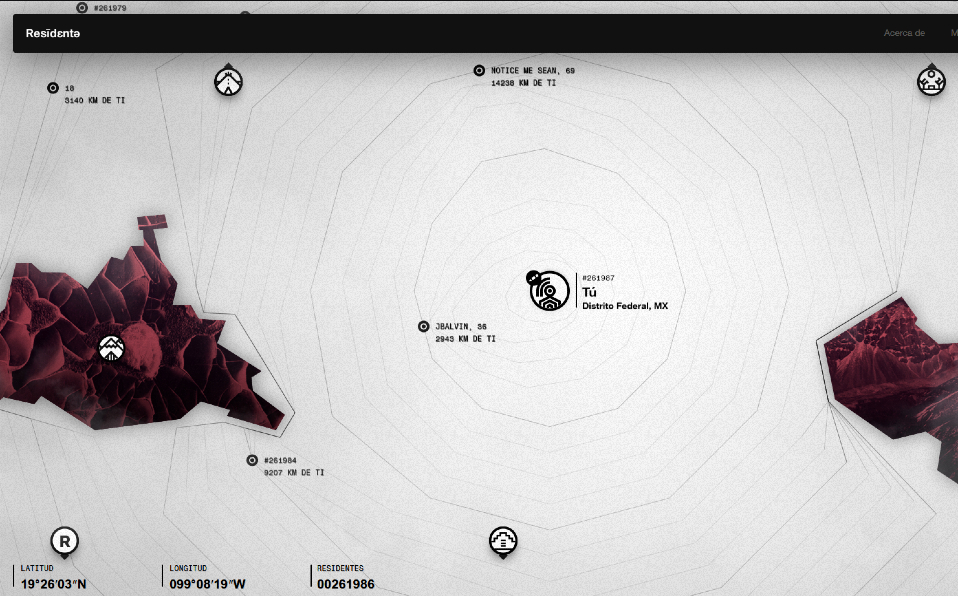Open the tent-shaped pin near the top left
Viewport: 958px width, 596px height.
pos(230,81)
